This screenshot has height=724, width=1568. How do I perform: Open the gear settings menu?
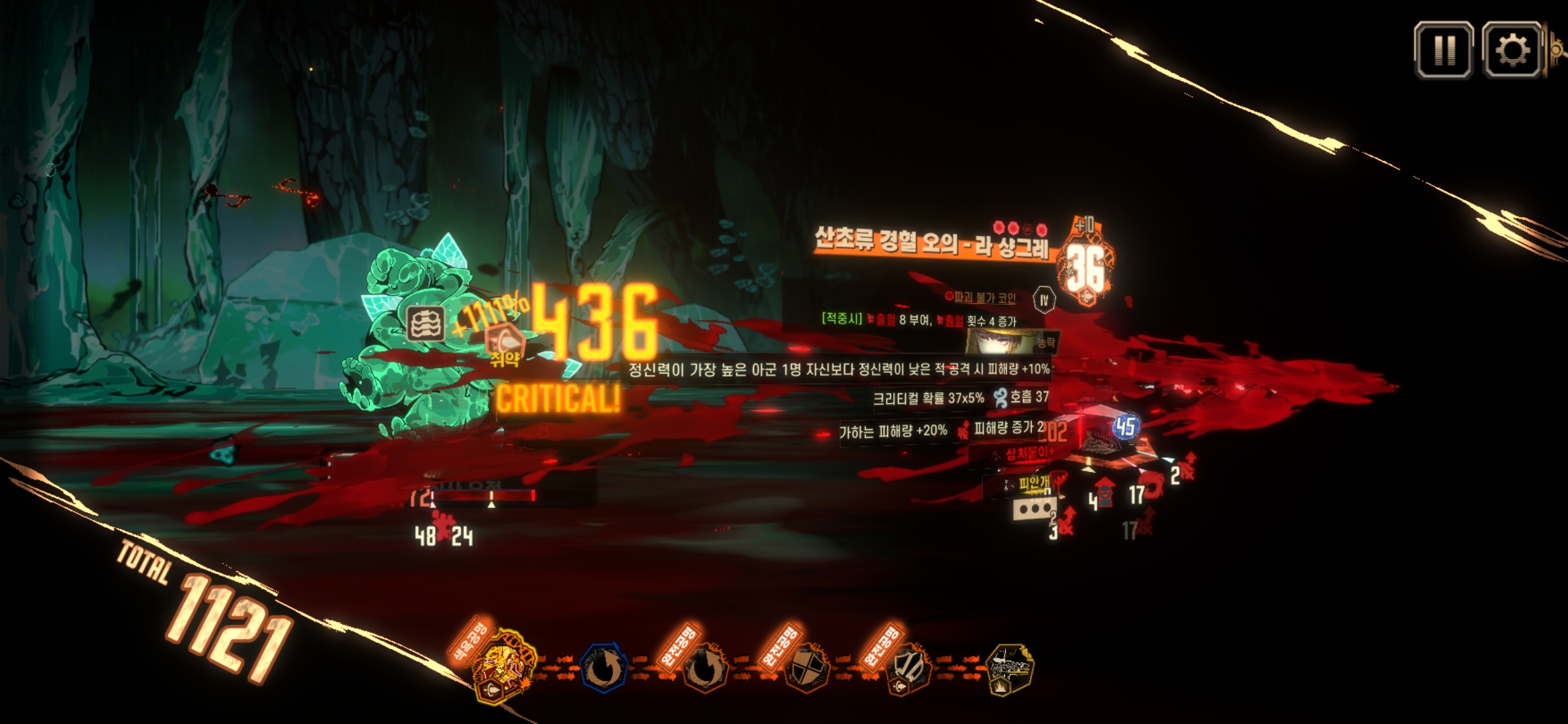[1512, 50]
